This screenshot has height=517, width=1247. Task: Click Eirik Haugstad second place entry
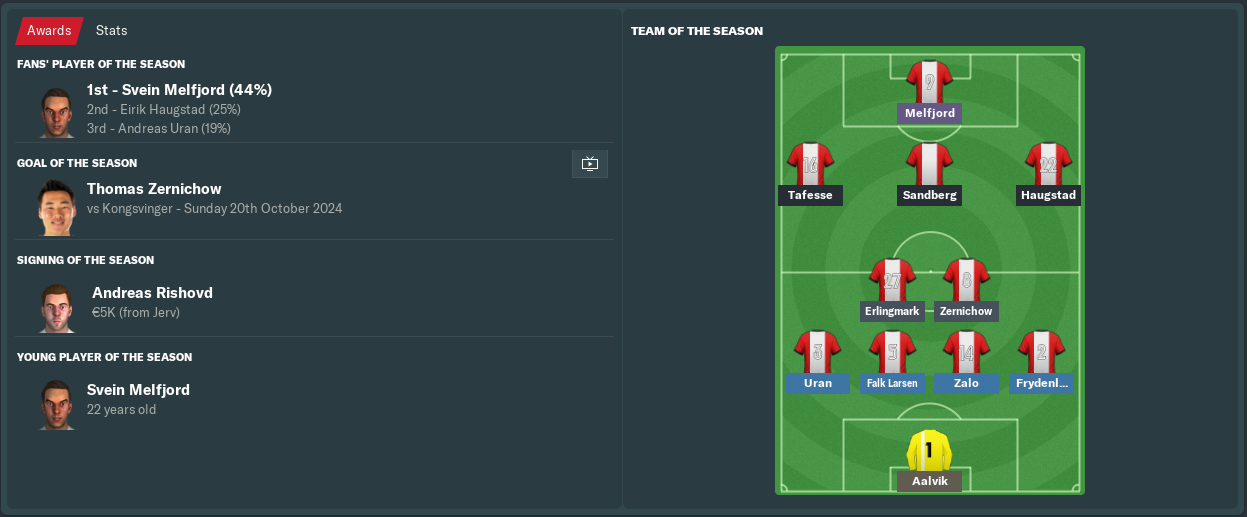point(163,109)
